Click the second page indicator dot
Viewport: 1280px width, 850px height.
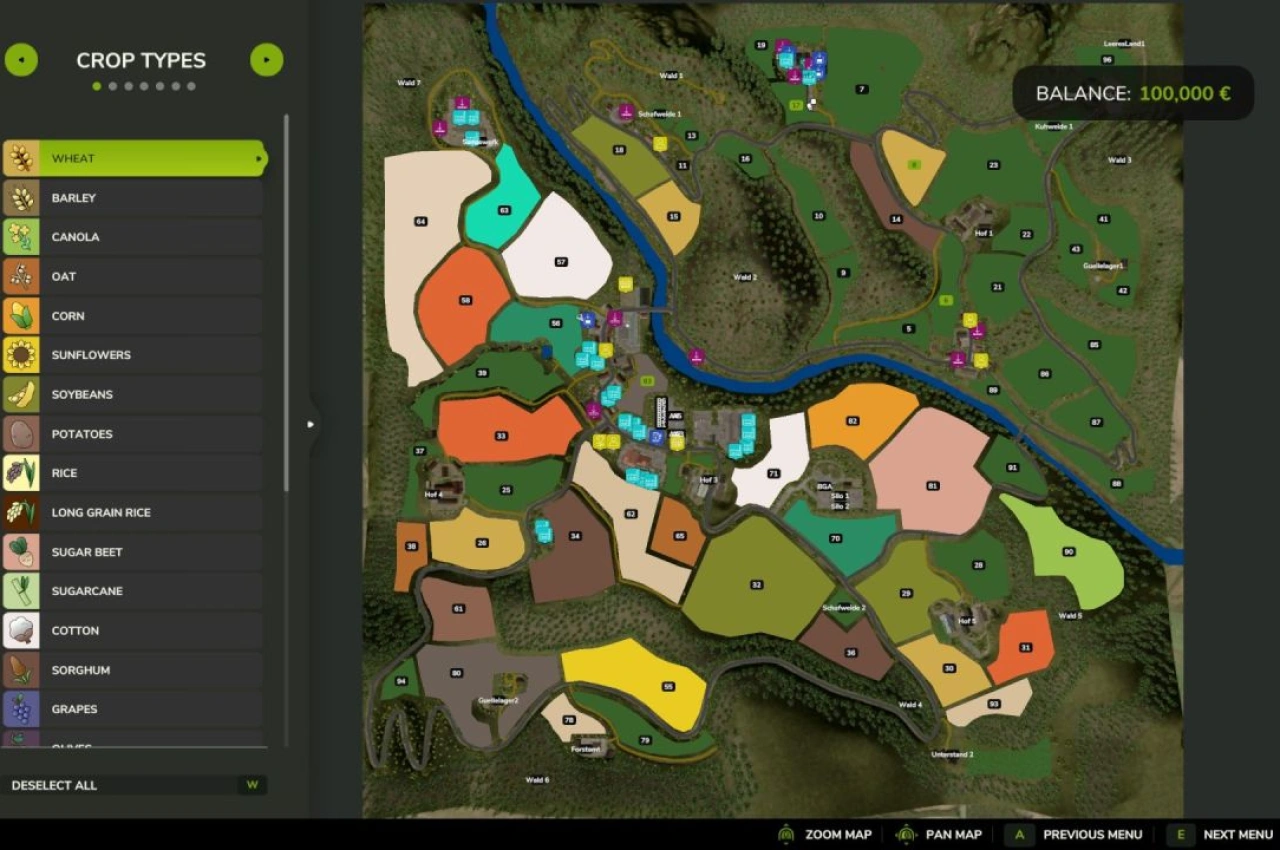coord(112,86)
